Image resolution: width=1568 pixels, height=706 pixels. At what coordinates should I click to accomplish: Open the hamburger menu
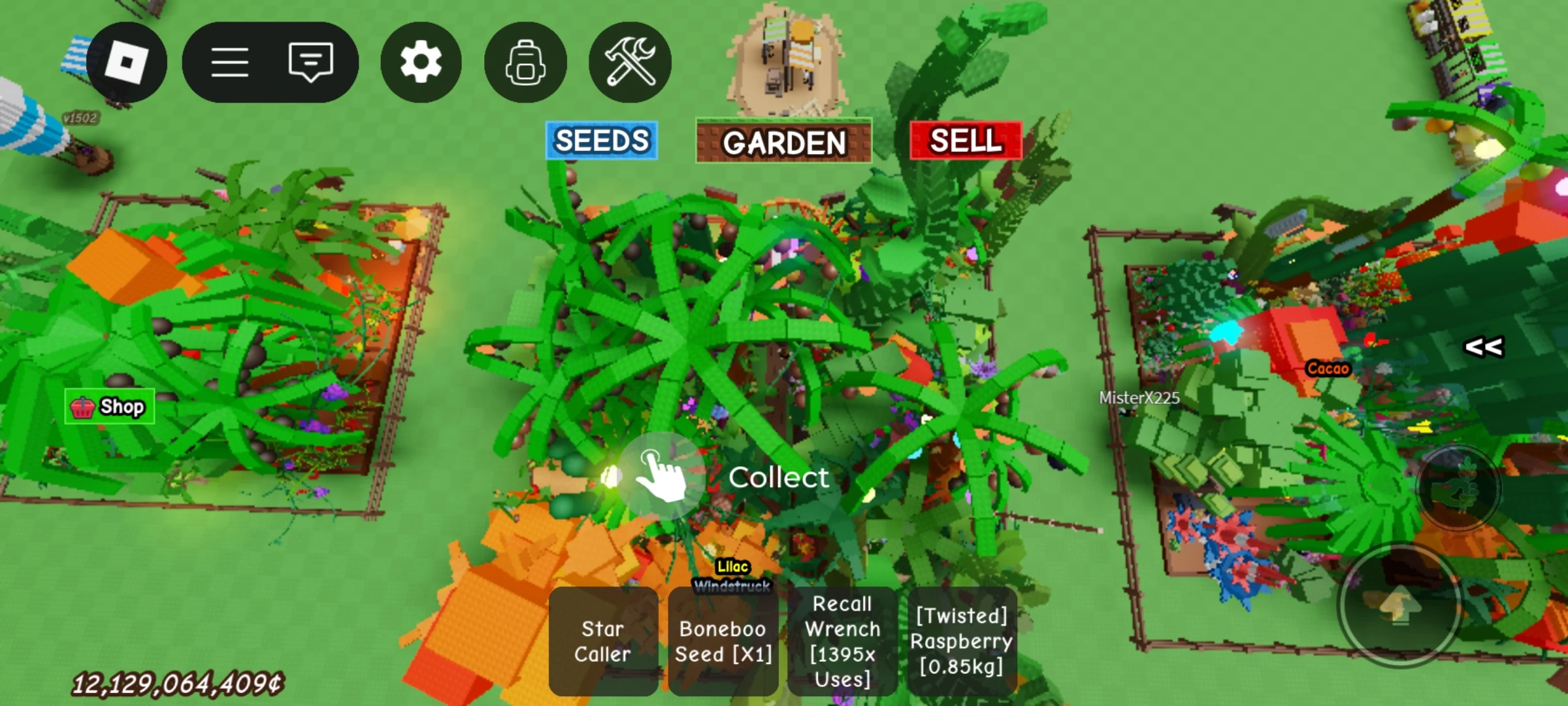pos(230,60)
